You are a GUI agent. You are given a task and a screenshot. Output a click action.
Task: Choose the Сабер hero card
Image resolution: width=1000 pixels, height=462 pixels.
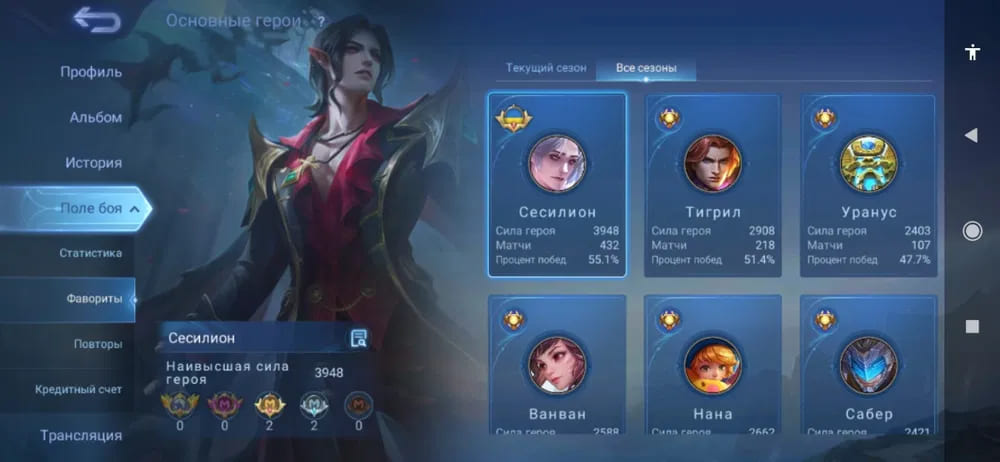tap(868, 365)
